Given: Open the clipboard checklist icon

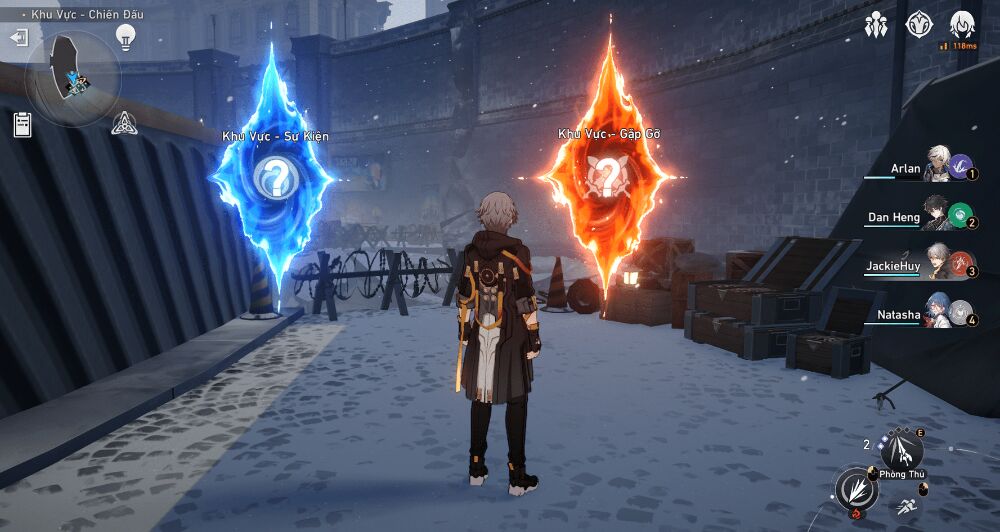Looking at the screenshot, I should (x=22, y=124).
